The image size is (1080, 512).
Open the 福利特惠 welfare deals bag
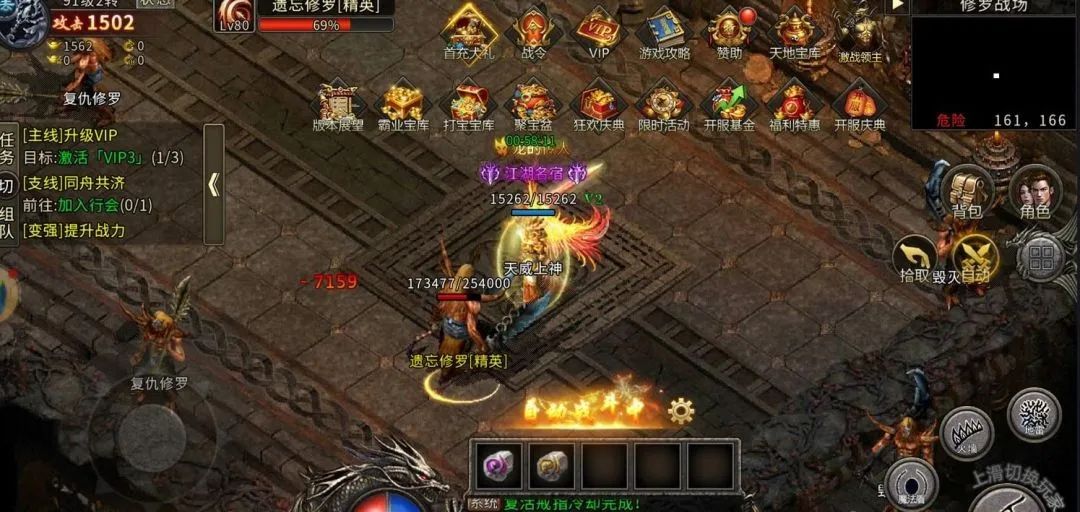[x=796, y=104]
